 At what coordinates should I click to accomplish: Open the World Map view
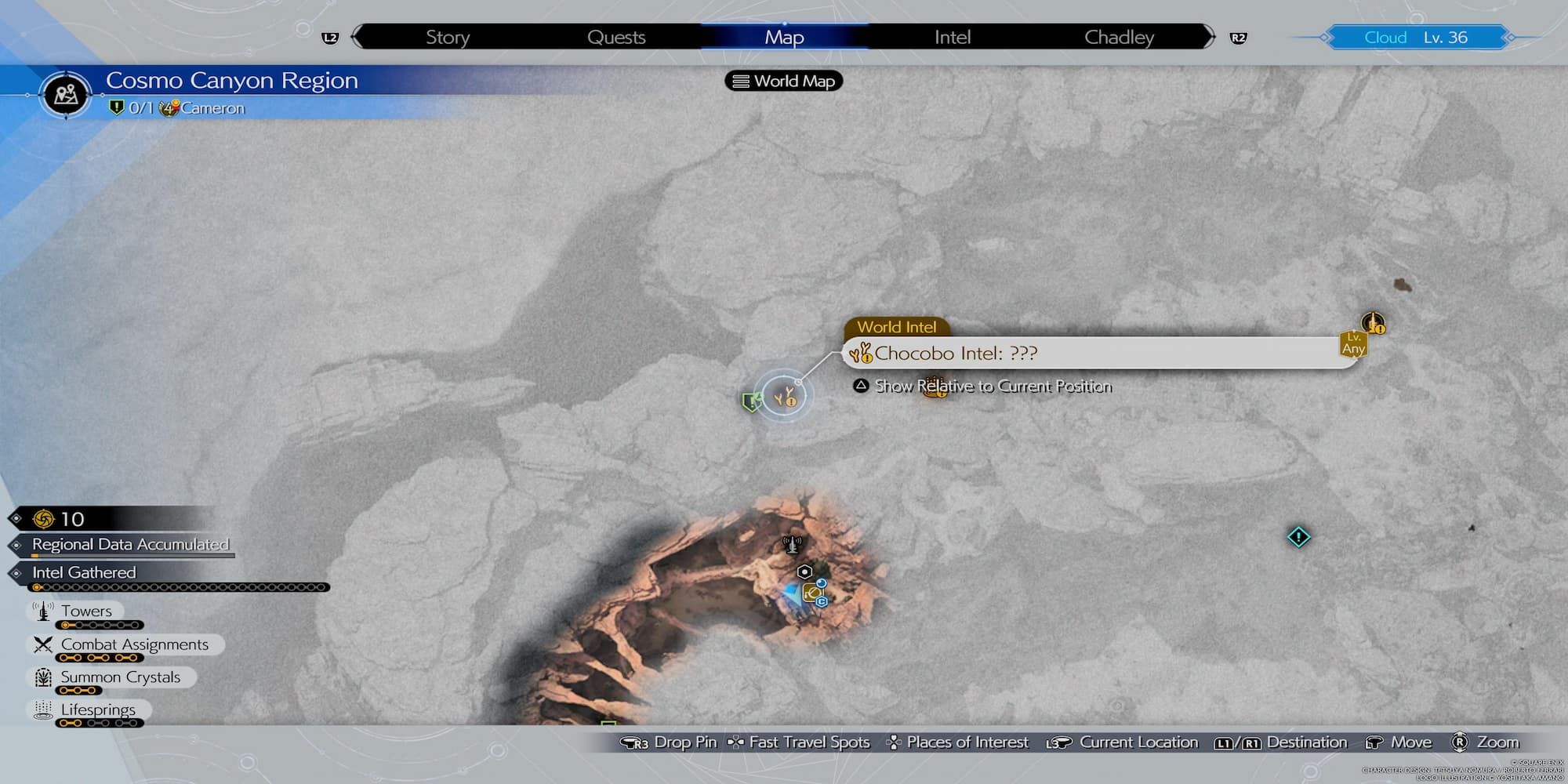pos(782,81)
